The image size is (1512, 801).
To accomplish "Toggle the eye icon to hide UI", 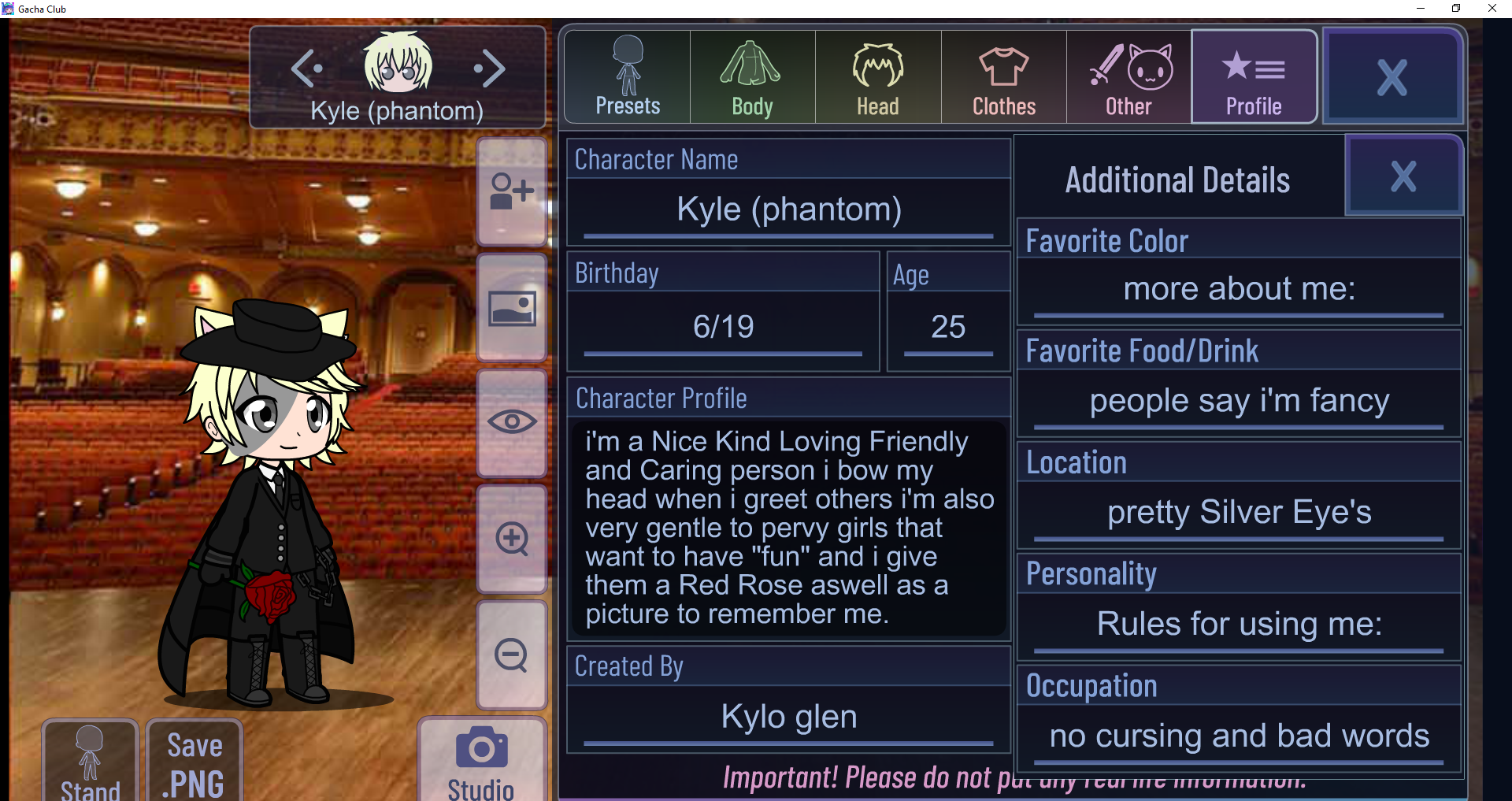I will [x=512, y=423].
